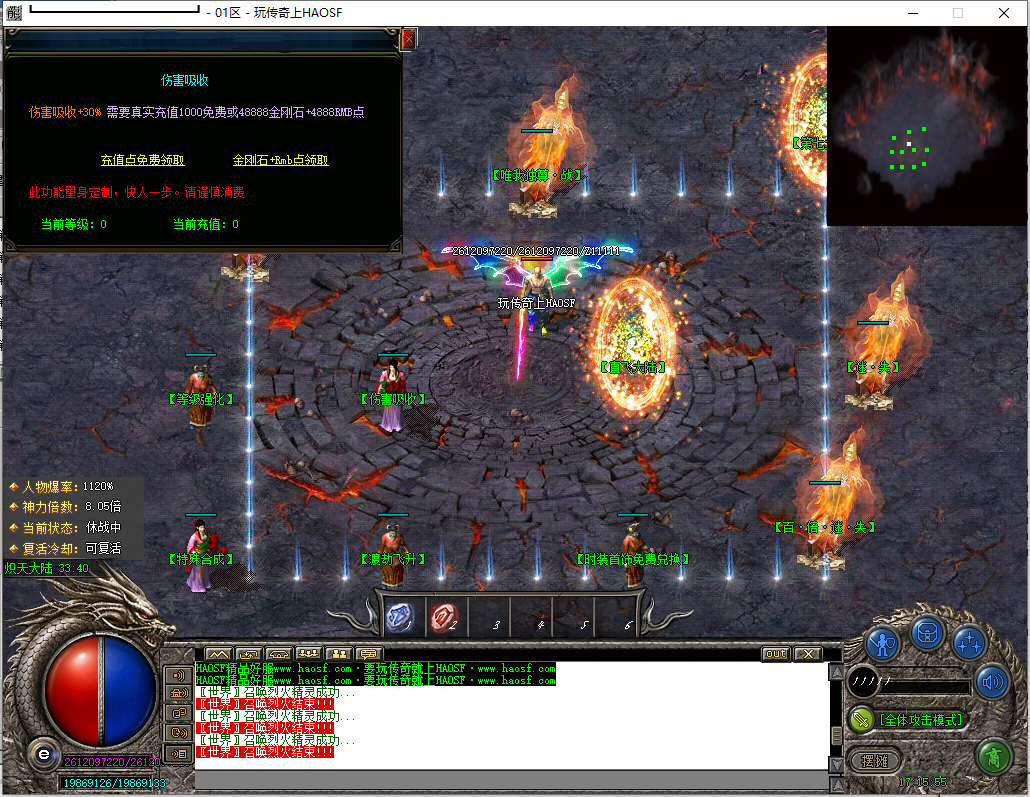Open the character equipment panel icon
This screenshot has height=797, width=1030.
pyautogui.click(x=884, y=641)
